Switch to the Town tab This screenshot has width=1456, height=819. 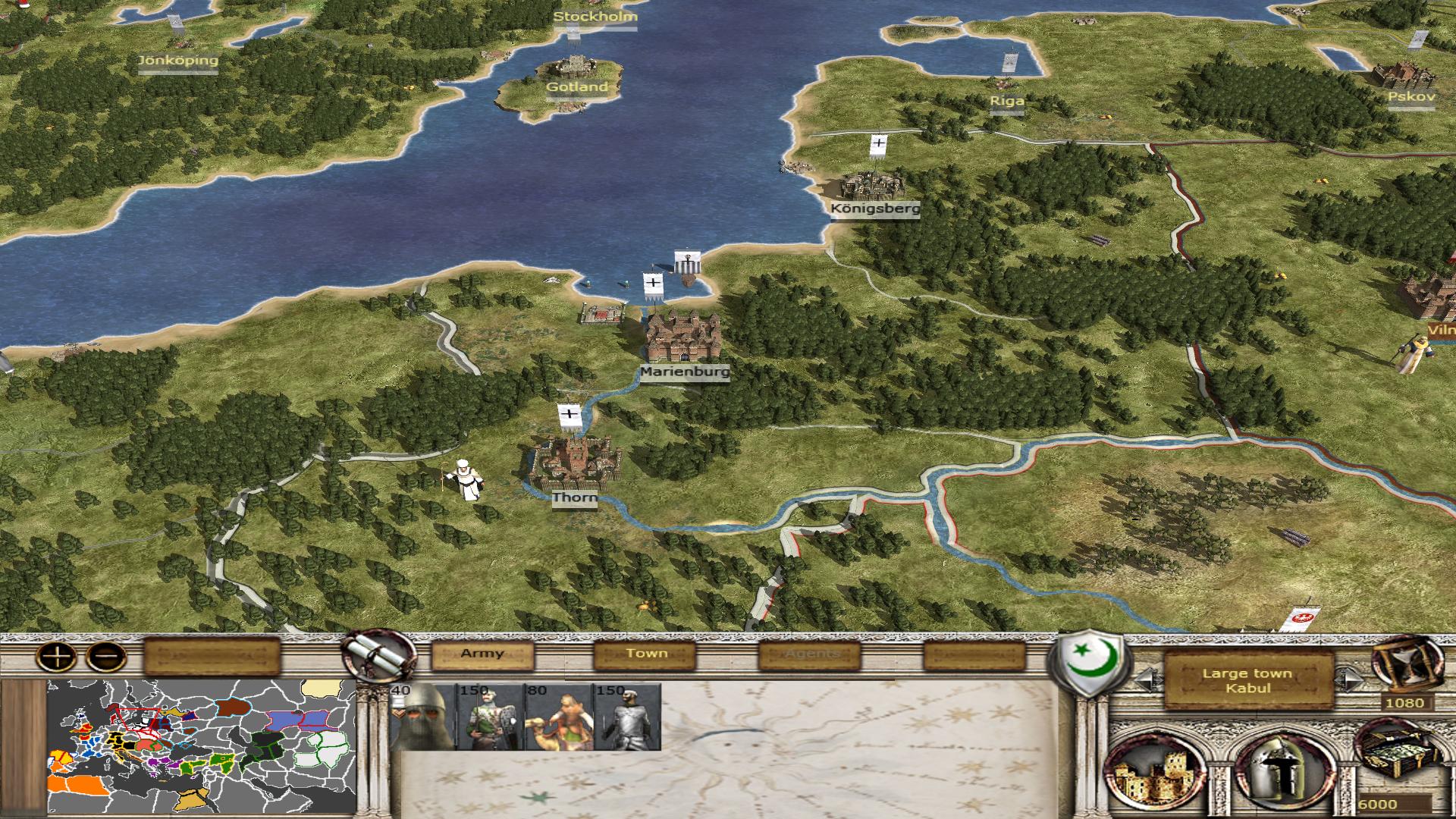(646, 654)
